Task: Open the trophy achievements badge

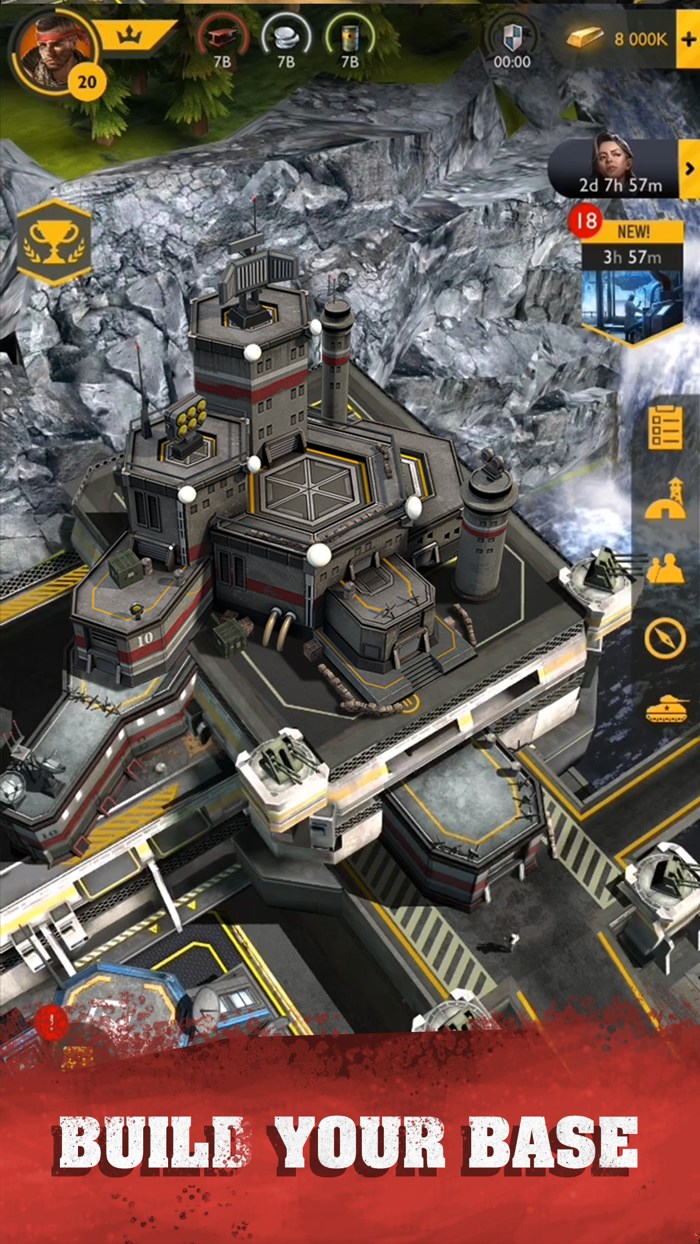Action: click(x=54, y=242)
